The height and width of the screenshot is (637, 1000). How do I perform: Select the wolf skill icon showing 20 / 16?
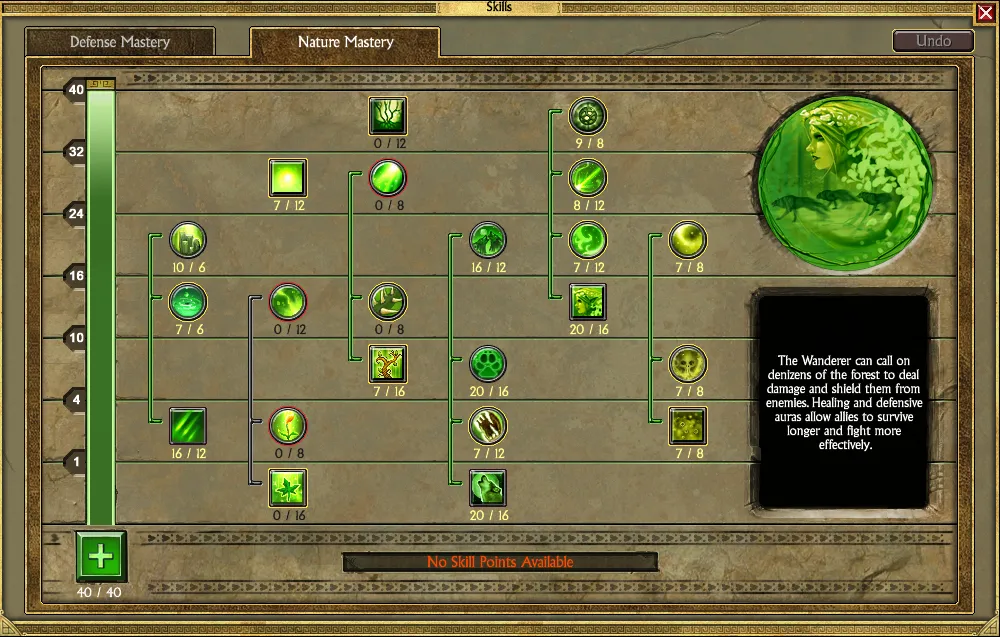tap(488, 488)
